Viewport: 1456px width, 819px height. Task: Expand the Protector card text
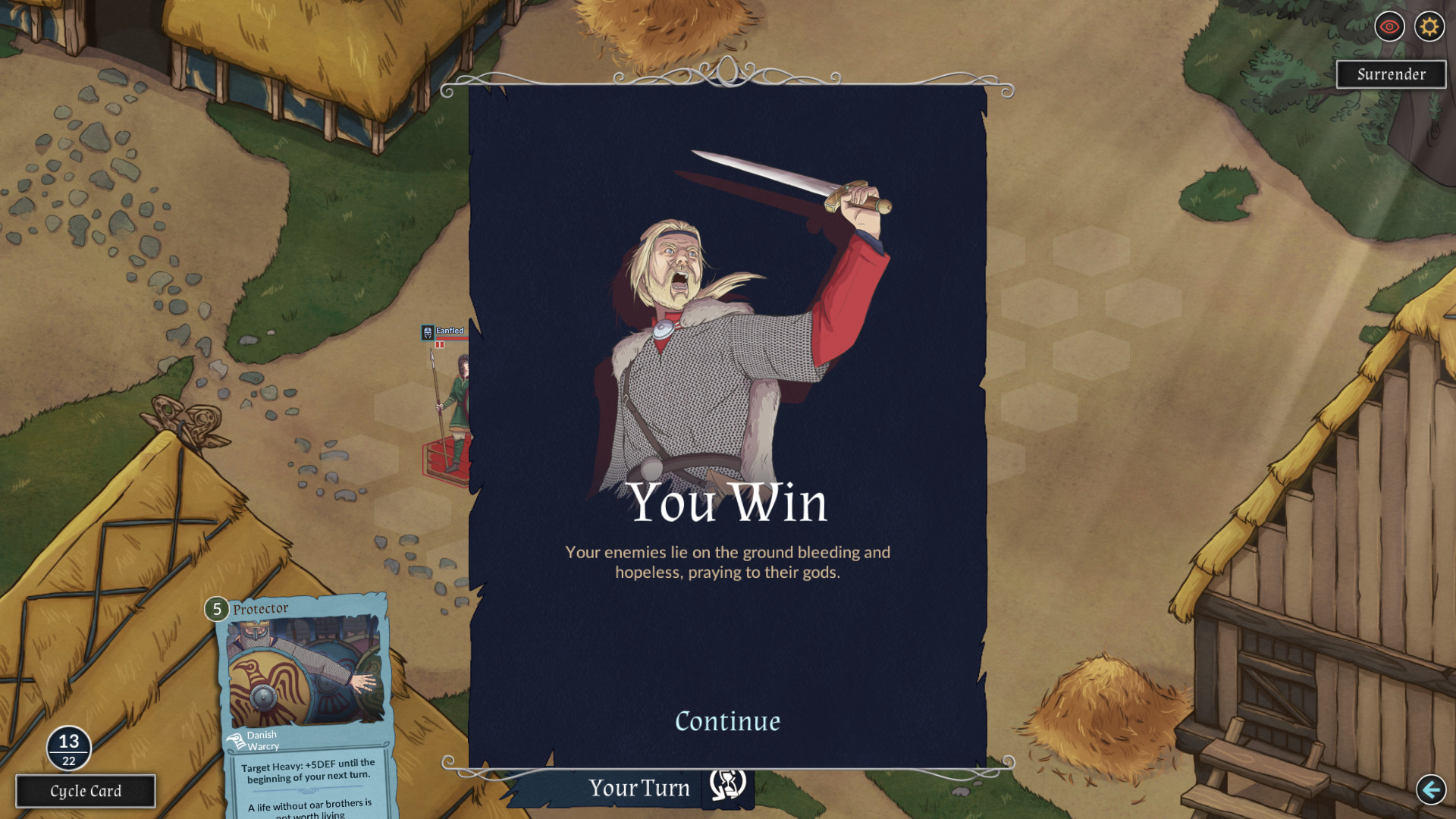click(308, 770)
